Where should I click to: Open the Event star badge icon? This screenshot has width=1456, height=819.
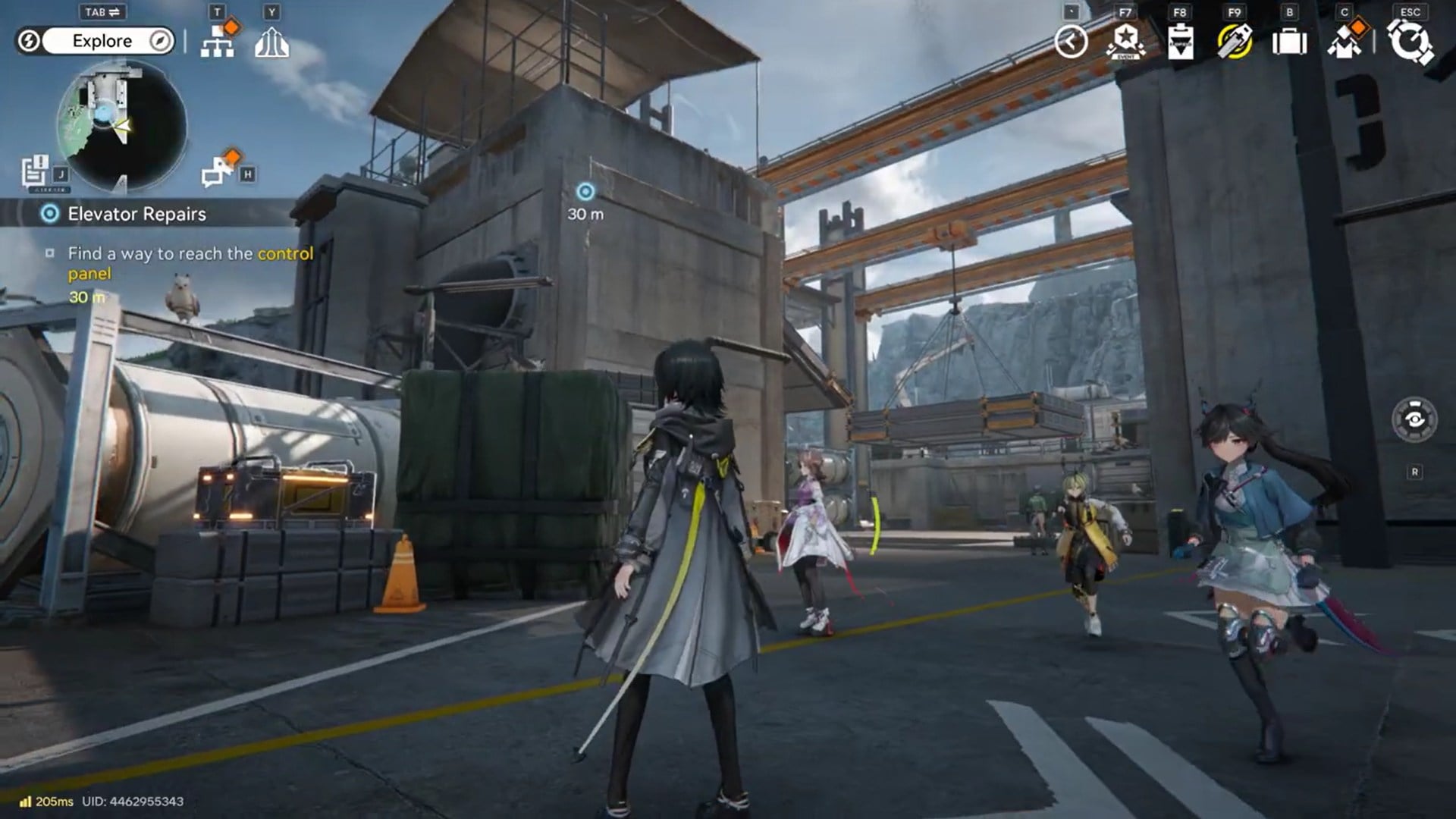[1126, 42]
